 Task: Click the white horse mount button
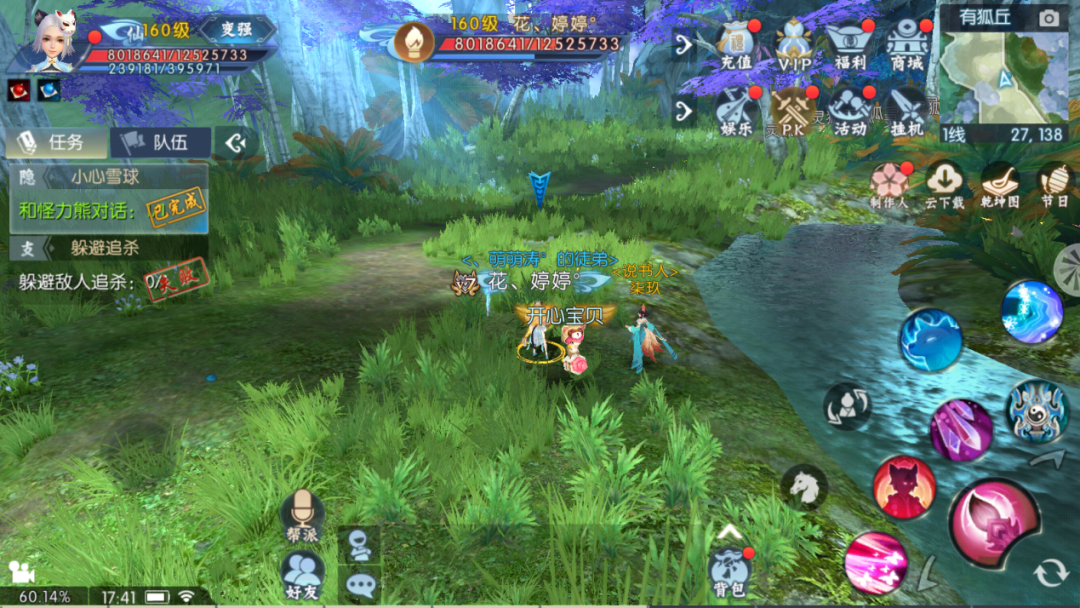(x=804, y=487)
